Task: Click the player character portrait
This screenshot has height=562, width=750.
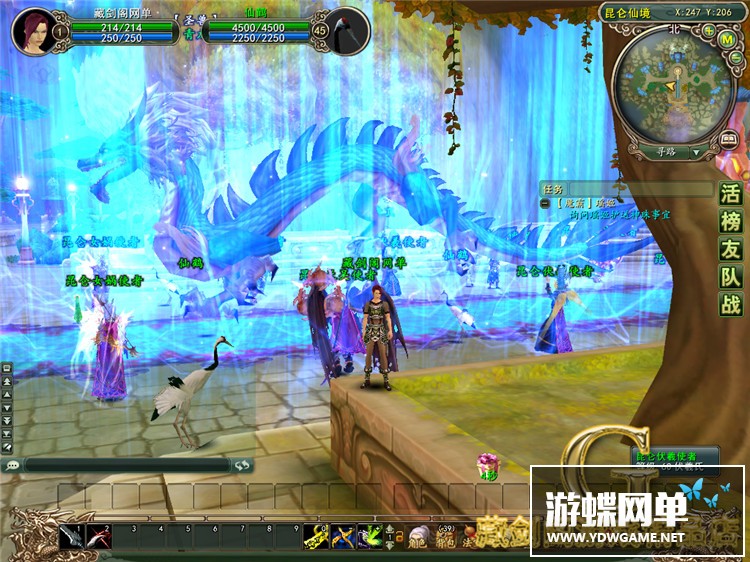Action: click(34, 30)
